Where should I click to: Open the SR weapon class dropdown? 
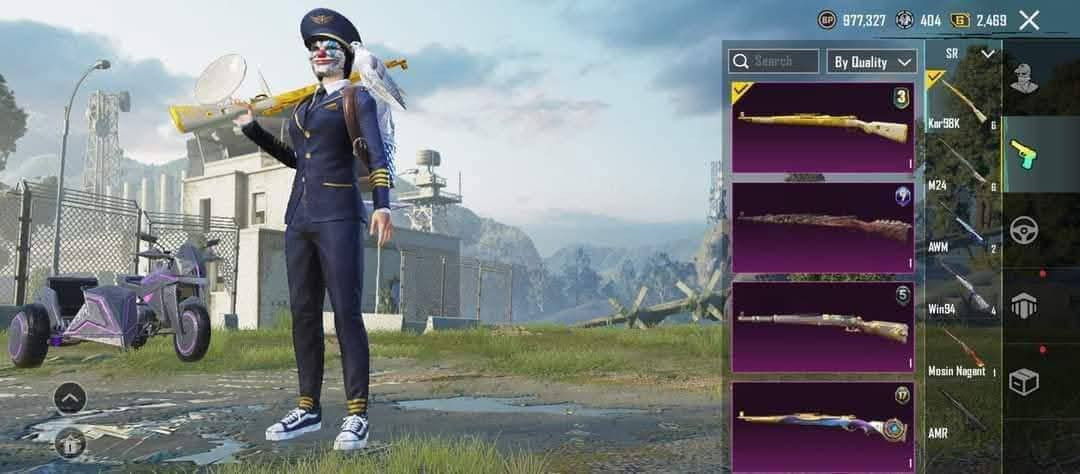point(962,53)
